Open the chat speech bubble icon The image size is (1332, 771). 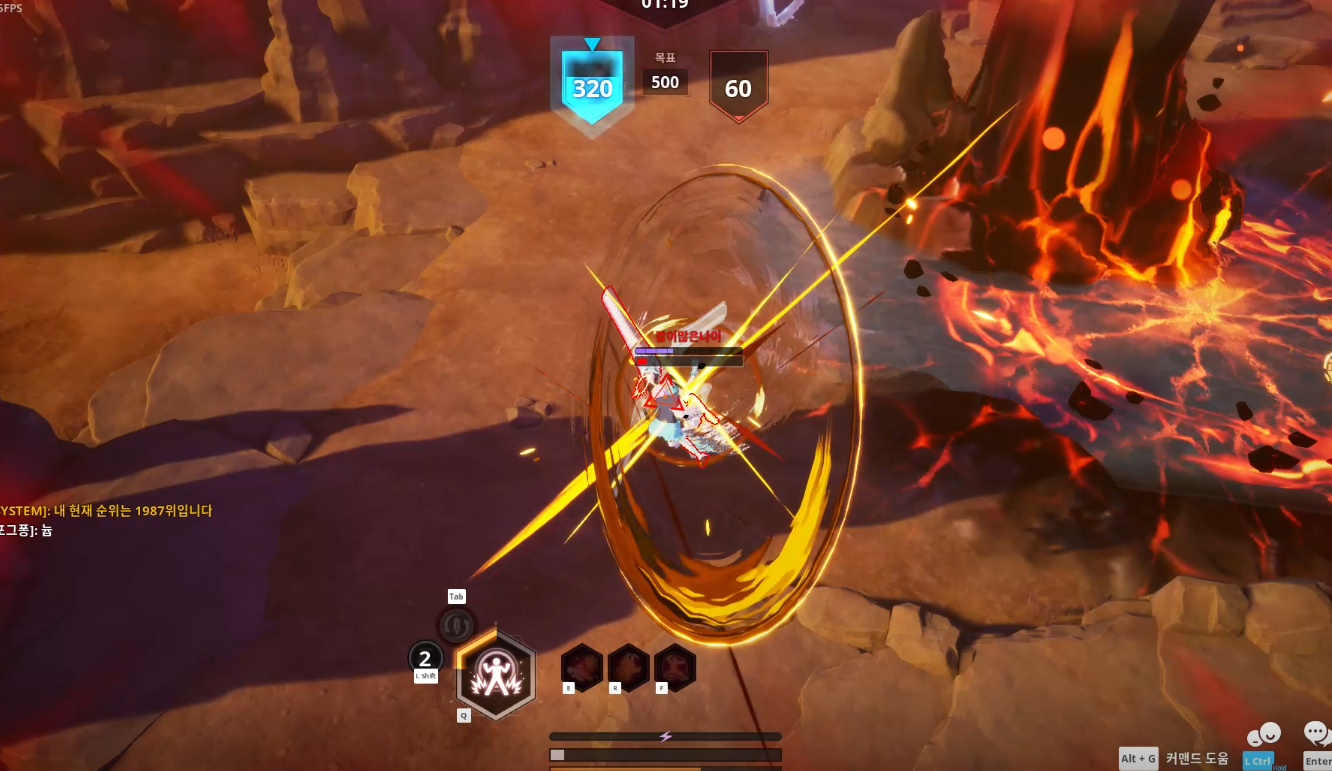click(x=1317, y=735)
